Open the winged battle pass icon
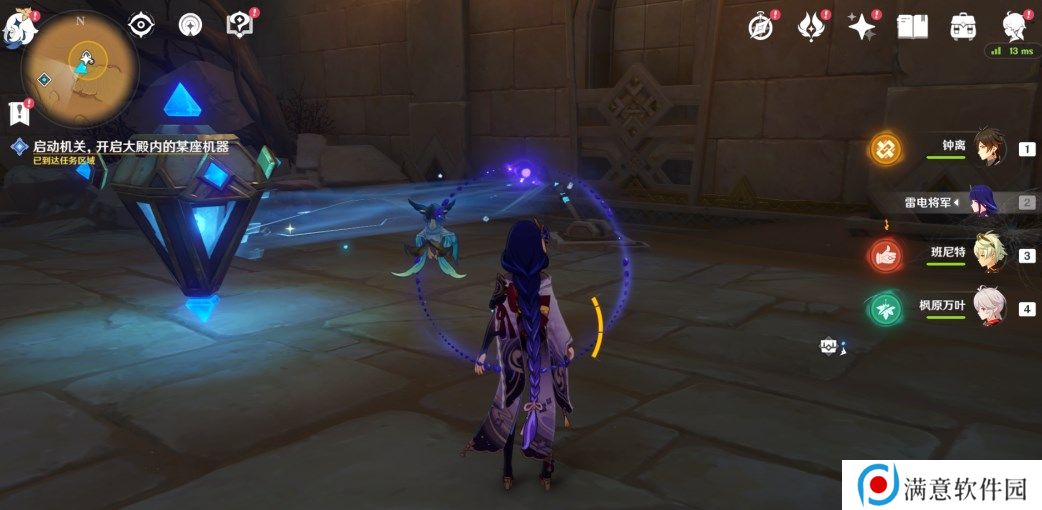 point(810,27)
